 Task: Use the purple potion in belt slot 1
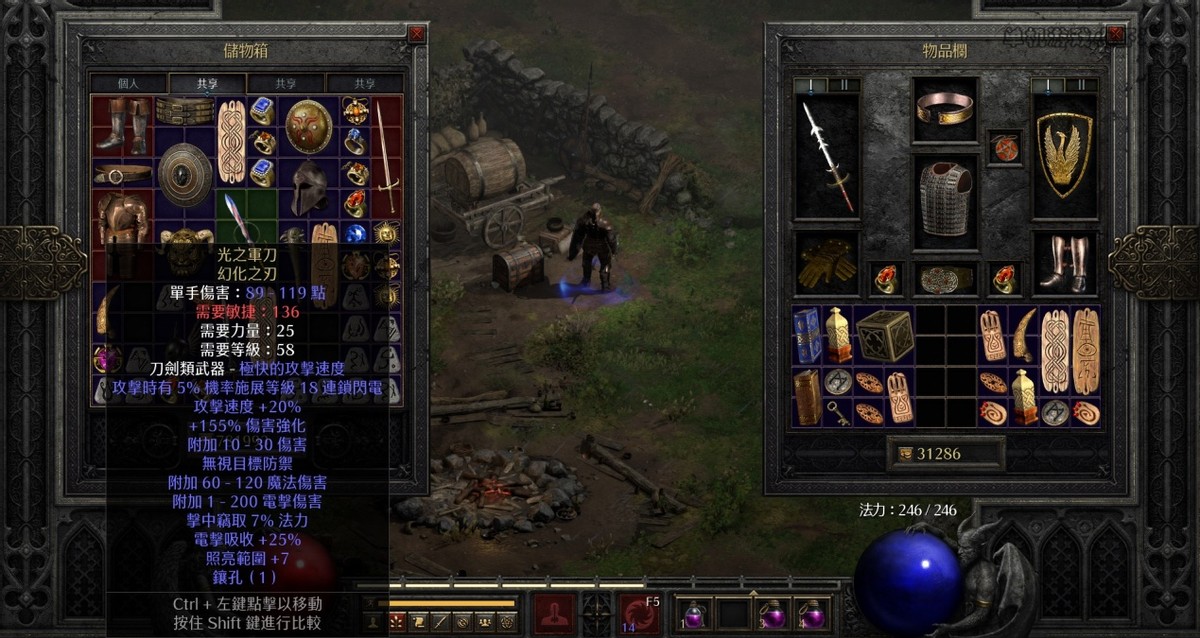coord(693,612)
